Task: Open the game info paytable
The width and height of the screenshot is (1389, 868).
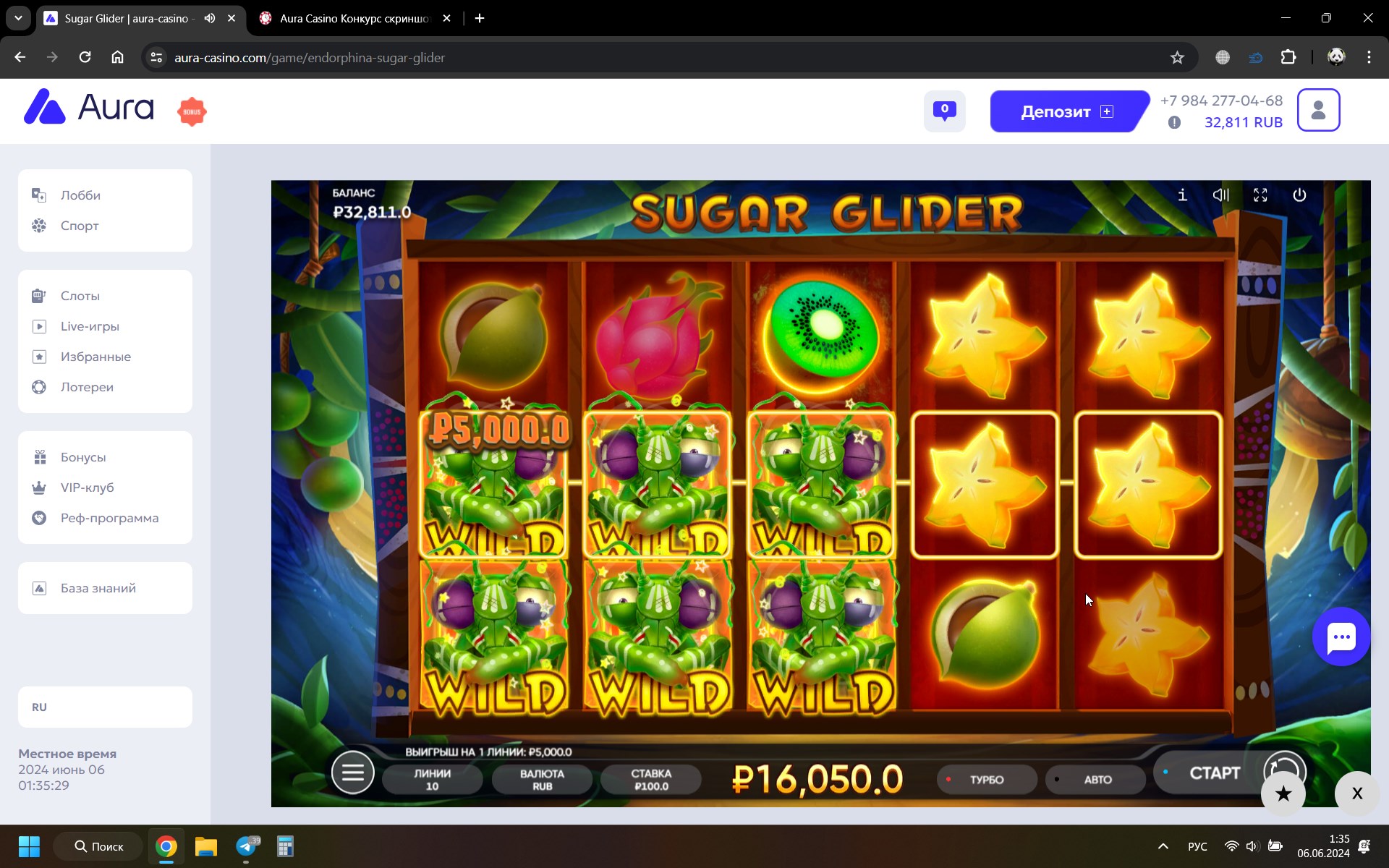Action: tap(1182, 195)
